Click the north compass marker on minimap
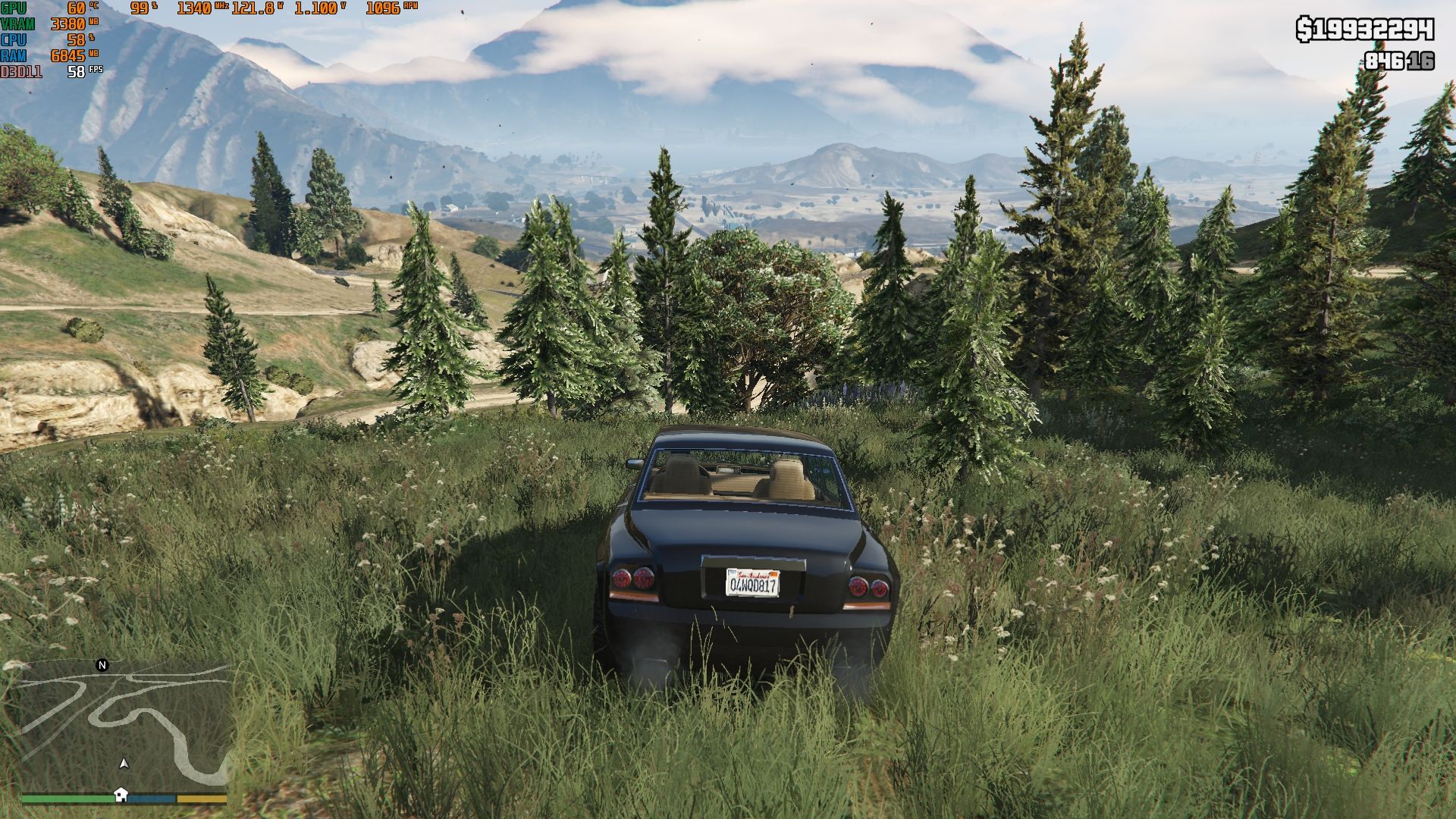 pyautogui.click(x=102, y=665)
